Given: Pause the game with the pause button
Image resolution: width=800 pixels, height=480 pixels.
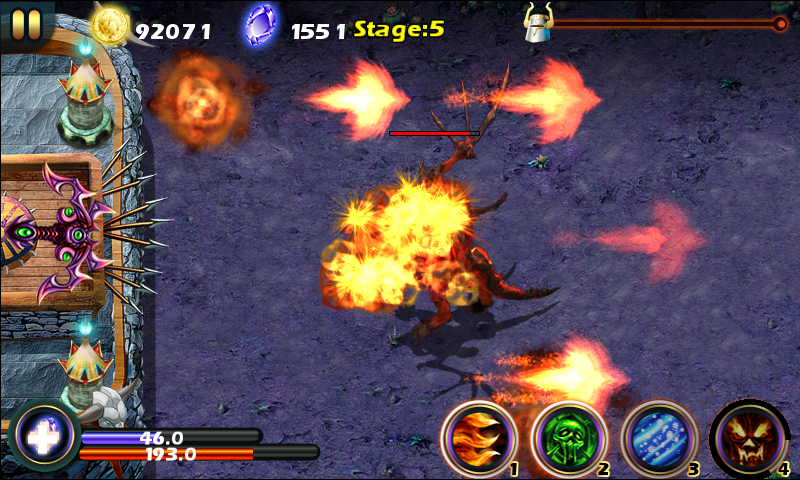Looking at the screenshot, I should coord(27,22).
